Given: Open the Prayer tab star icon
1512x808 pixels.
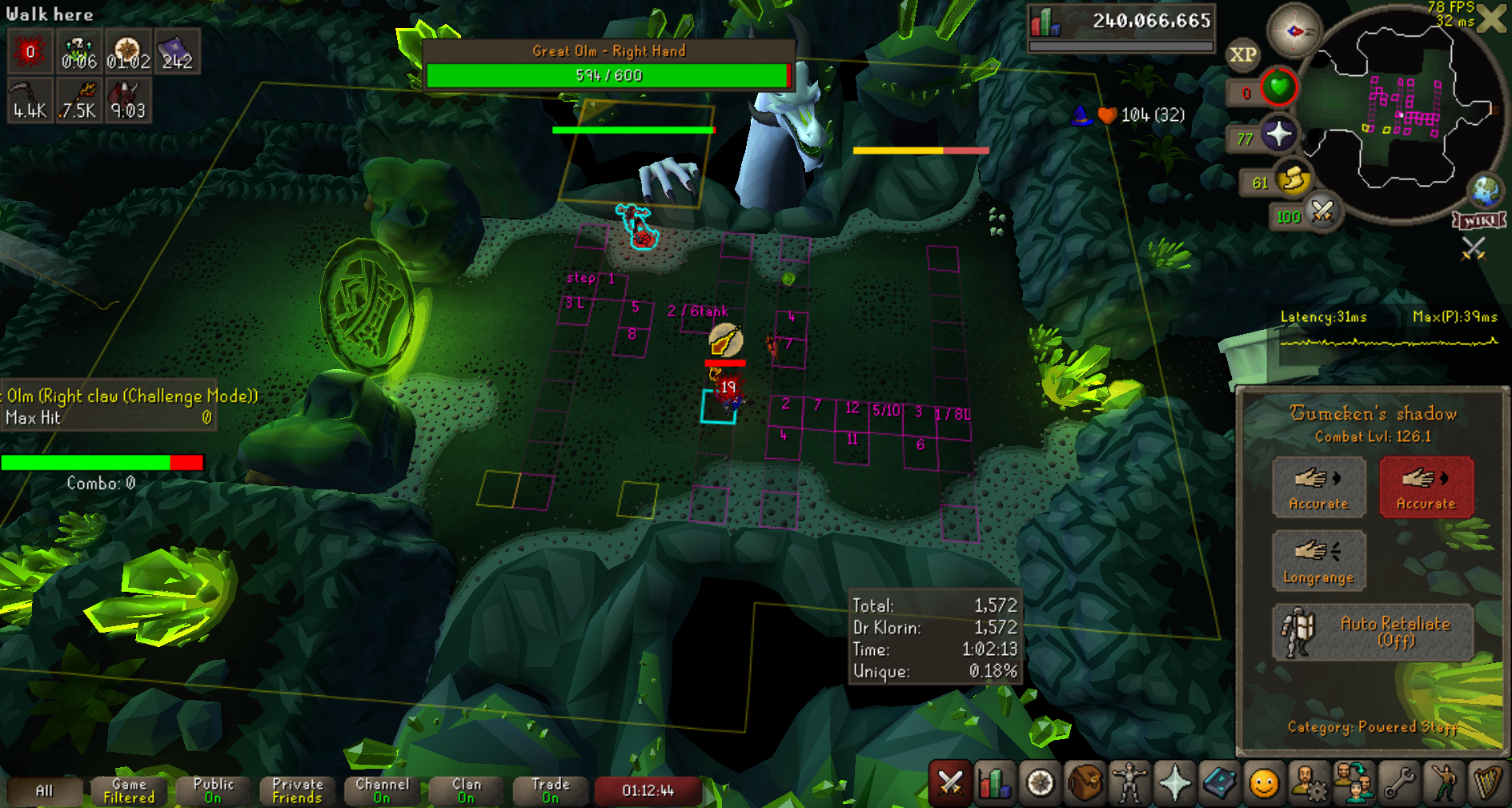Looking at the screenshot, I should 1174,782.
